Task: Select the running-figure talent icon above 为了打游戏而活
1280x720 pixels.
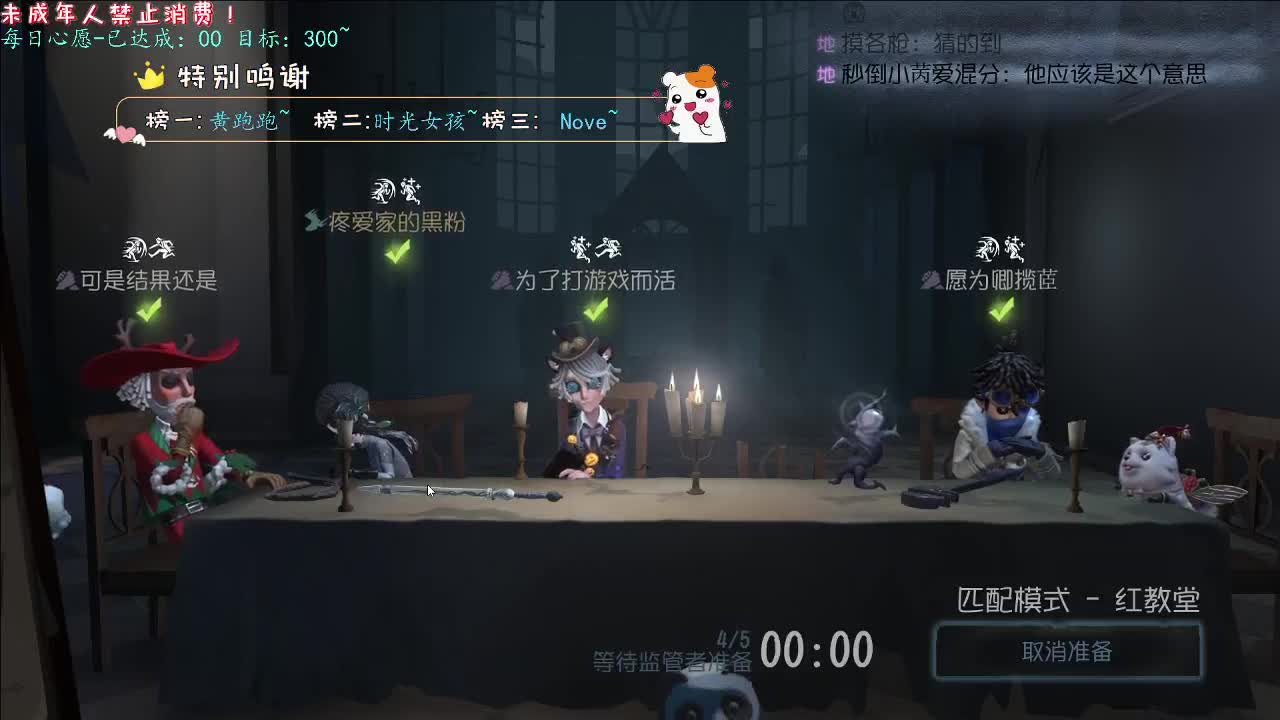Action: point(610,248)
